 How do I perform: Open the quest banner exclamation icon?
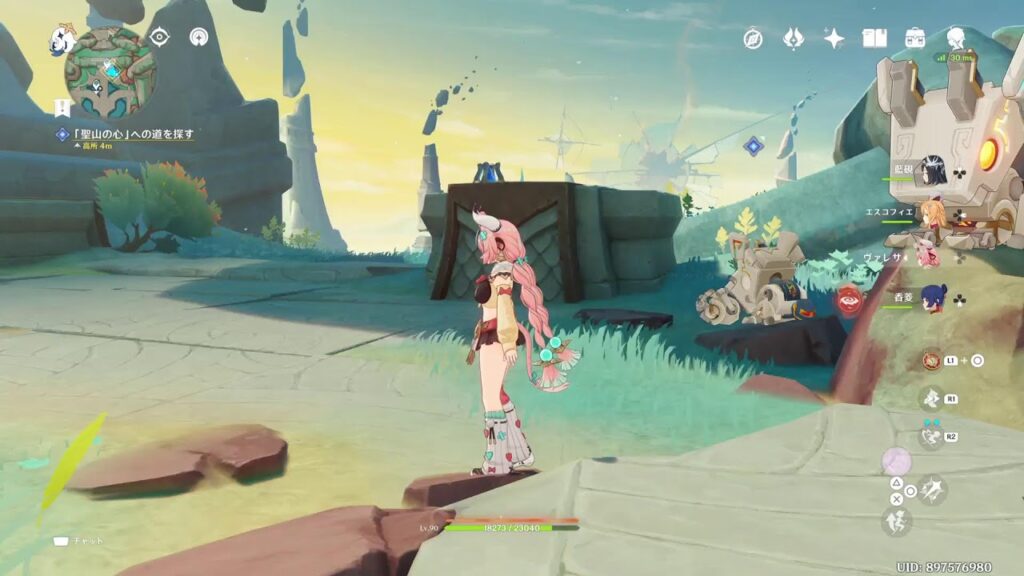(62, 106)
